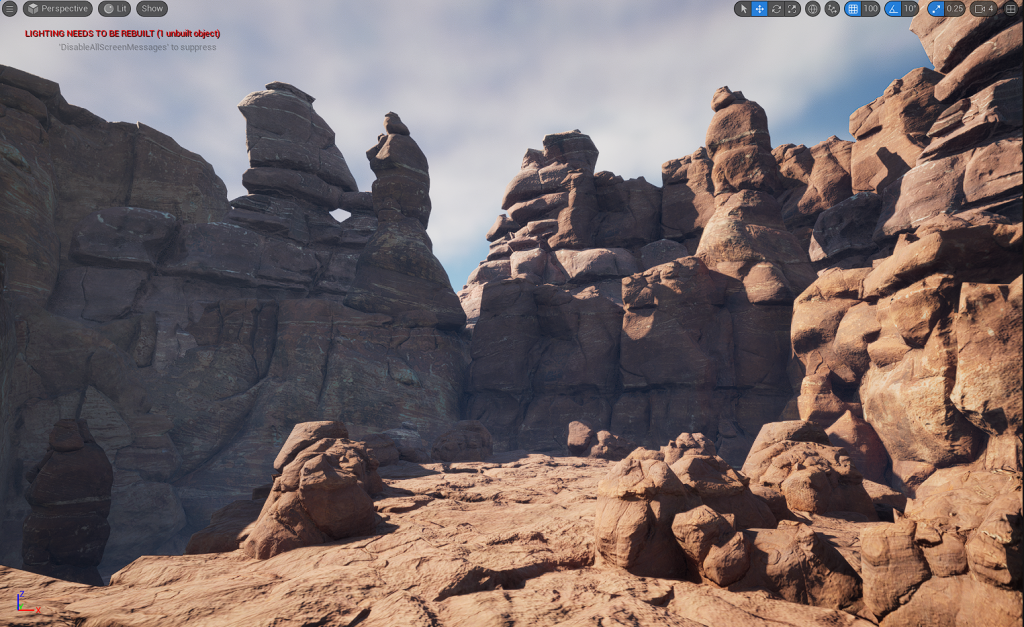Toggle rotation angle snapping

coord(893,9)
